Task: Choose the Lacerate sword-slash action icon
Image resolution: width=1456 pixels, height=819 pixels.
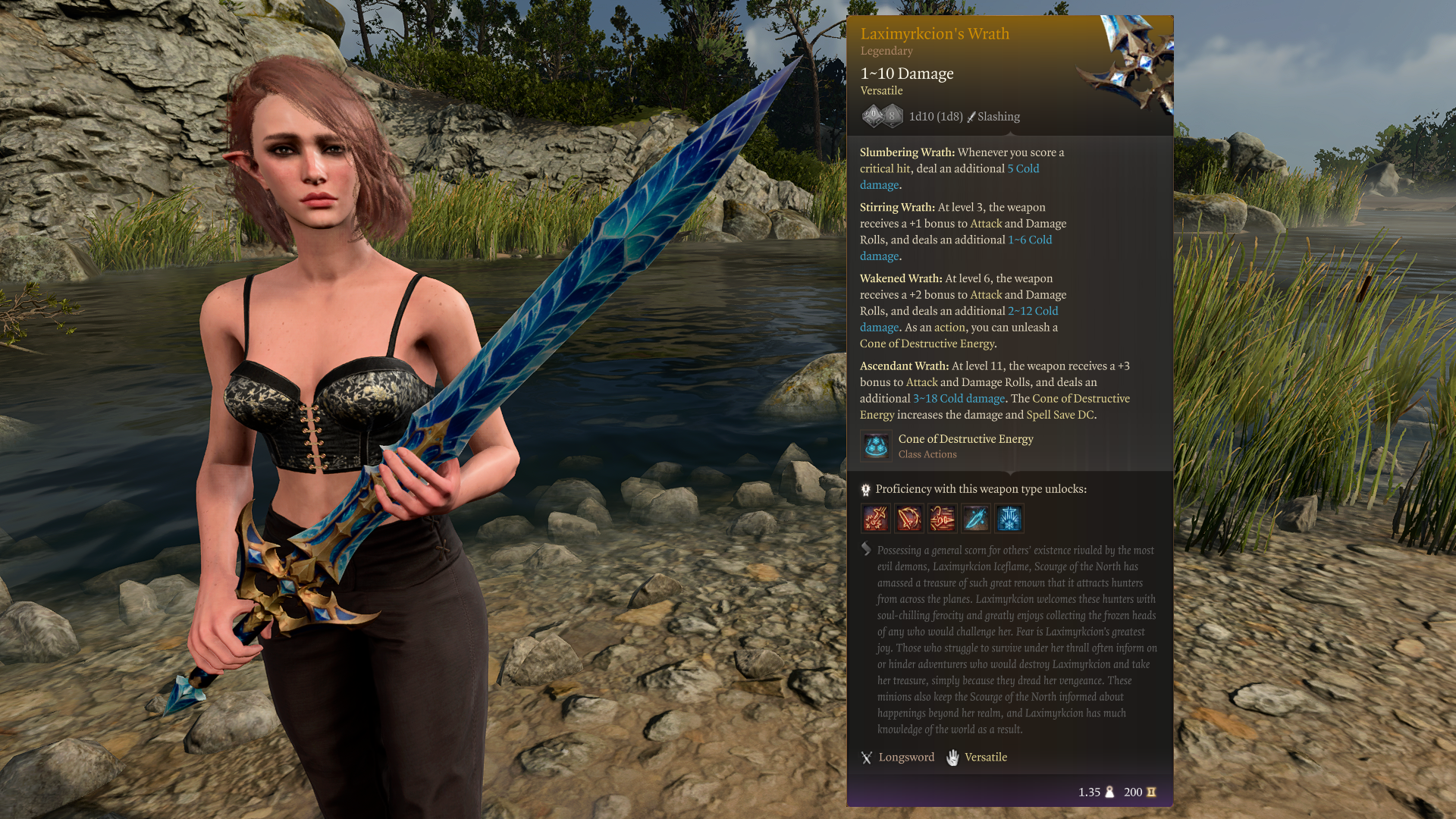Action: (x=909, y=519)
